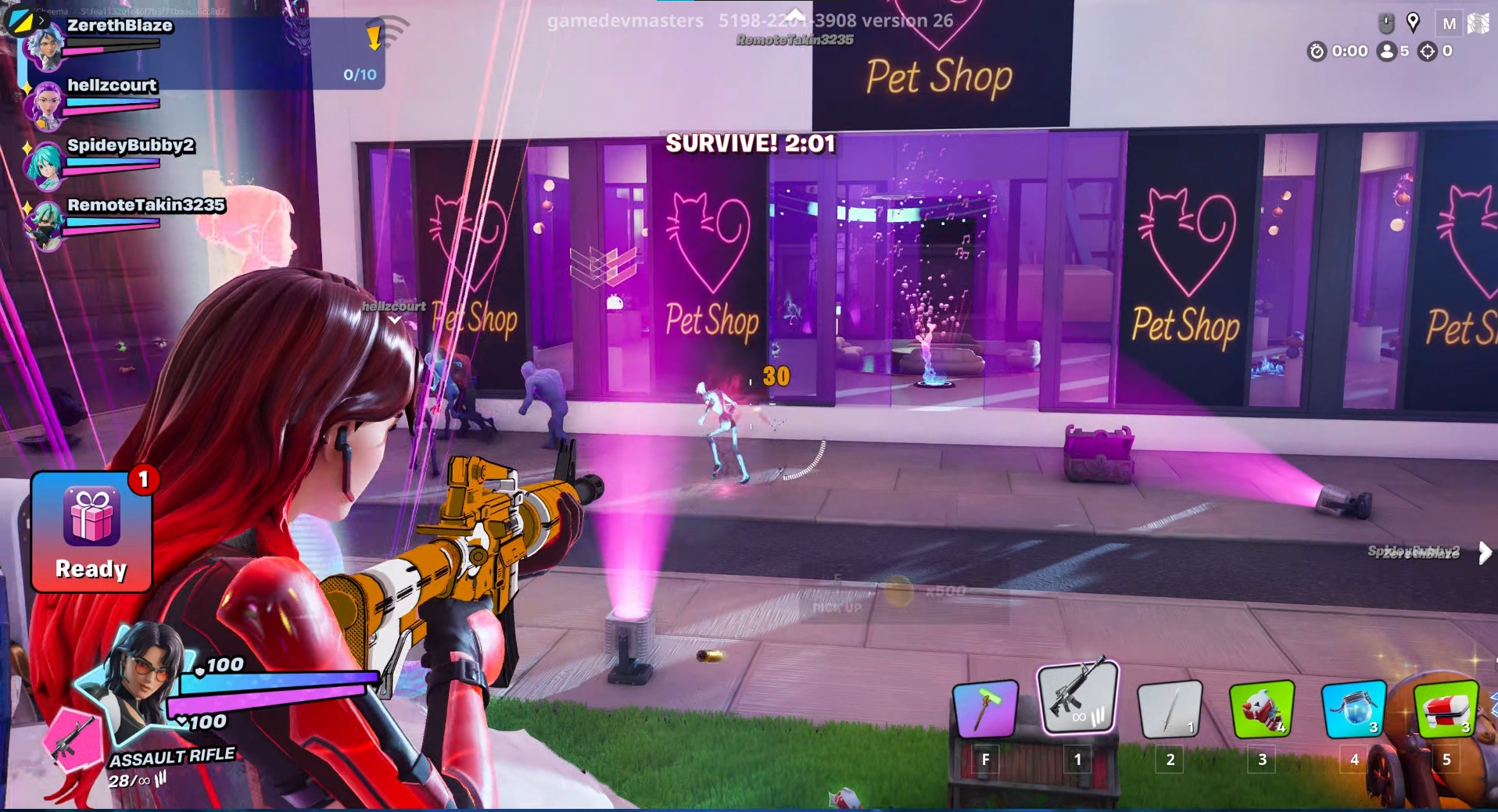1498x812 pixels.
Task: Open the map with the folded map icon
Action: point(1478,23)
